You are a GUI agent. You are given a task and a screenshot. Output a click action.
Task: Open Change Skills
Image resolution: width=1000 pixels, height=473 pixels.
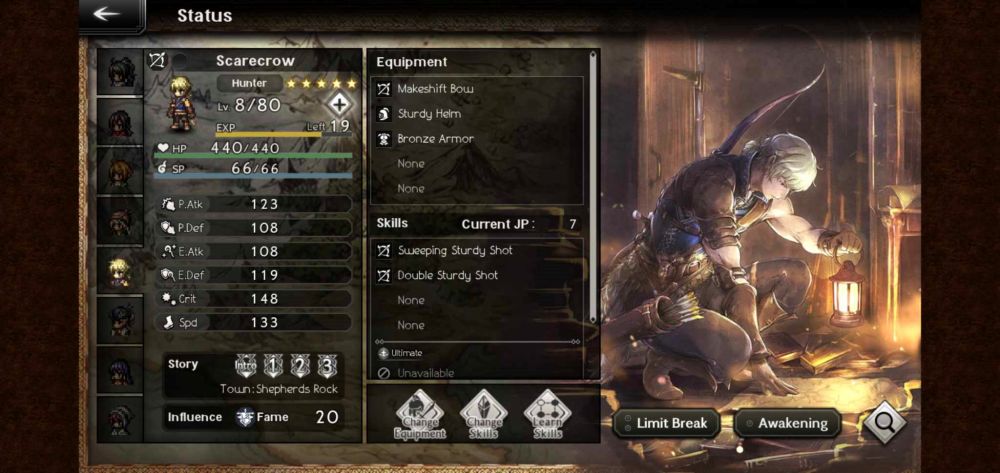(484, 415)
